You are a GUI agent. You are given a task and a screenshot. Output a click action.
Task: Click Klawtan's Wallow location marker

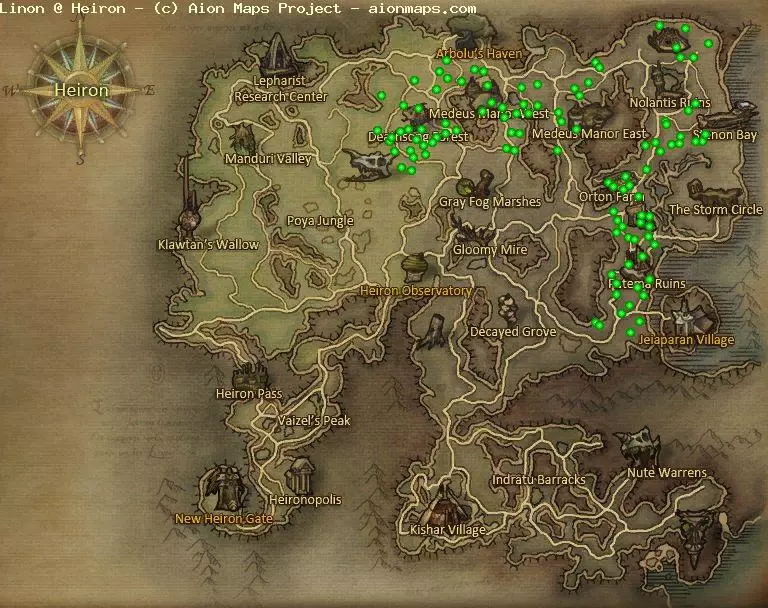[208, 244]
